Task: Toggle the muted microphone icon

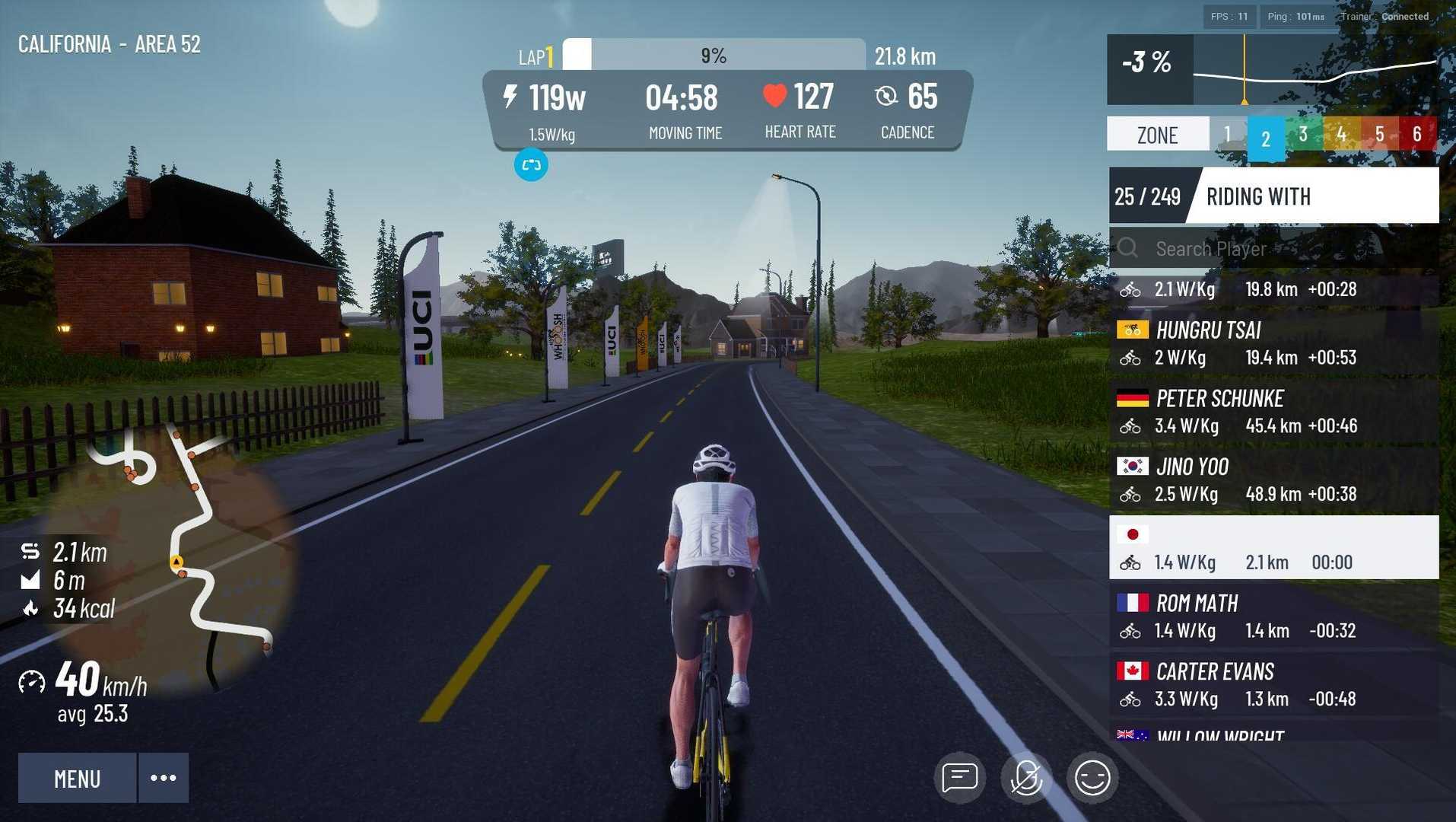Action: click(x=1025, y=778)
